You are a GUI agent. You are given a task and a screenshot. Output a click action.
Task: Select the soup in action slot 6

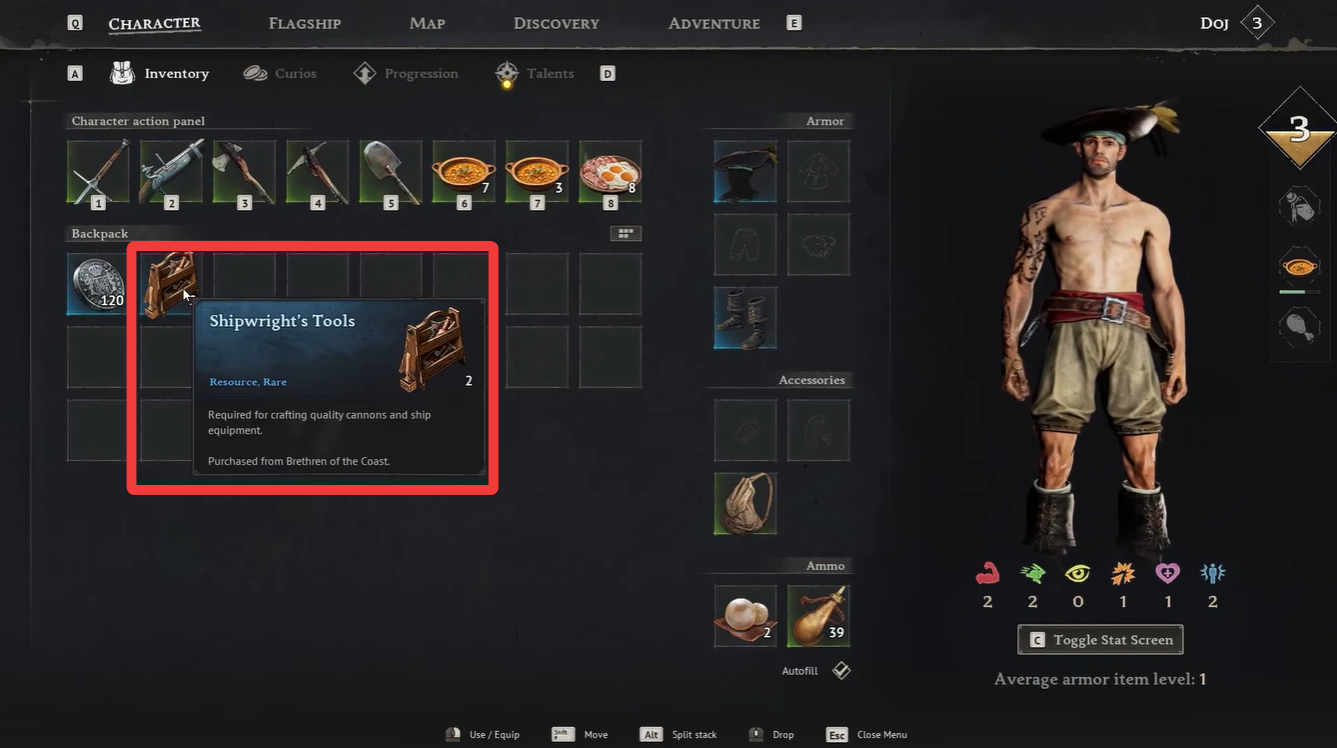click(463, 172)
